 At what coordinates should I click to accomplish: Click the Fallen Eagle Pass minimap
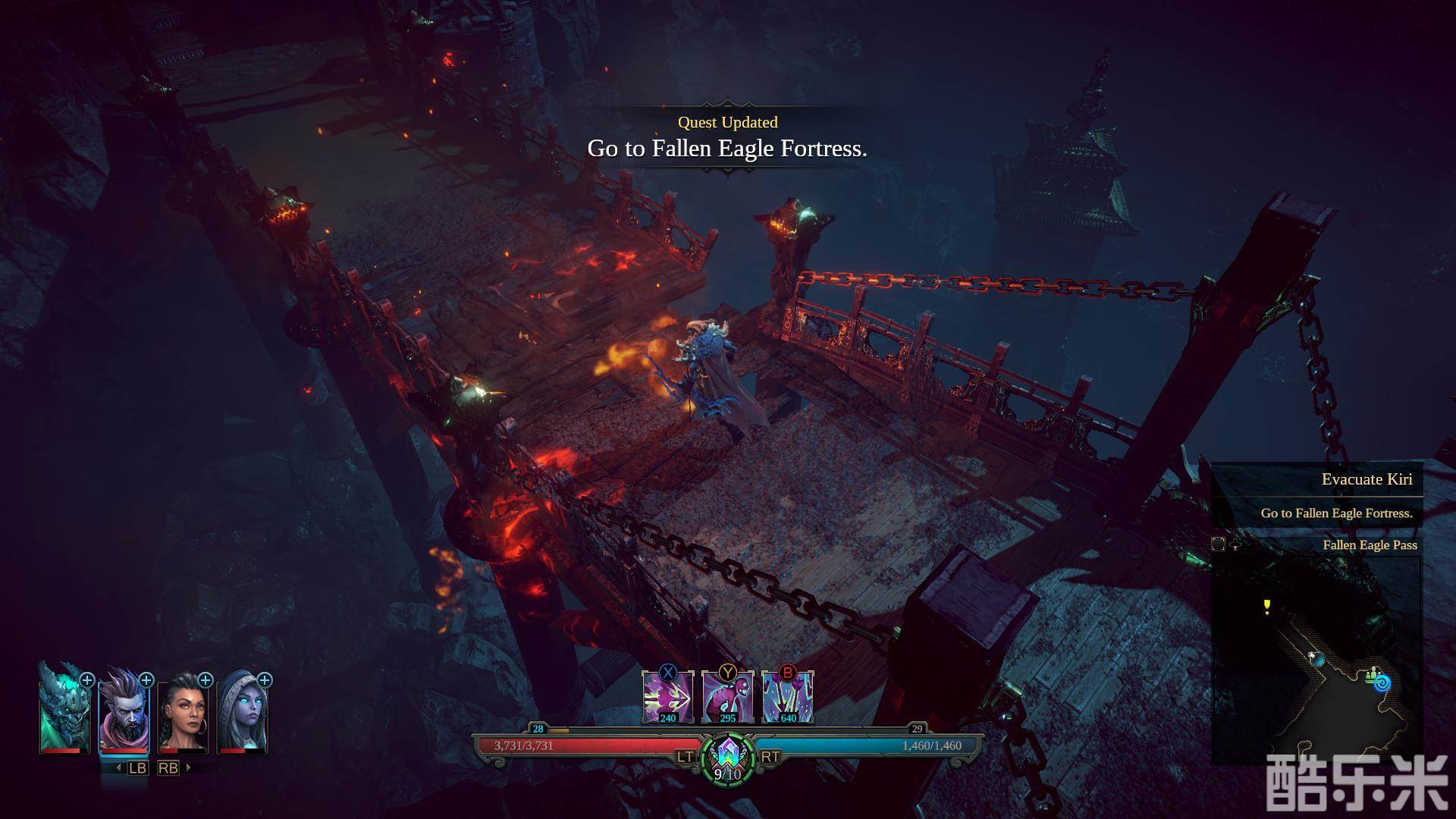coord(1316,660)
